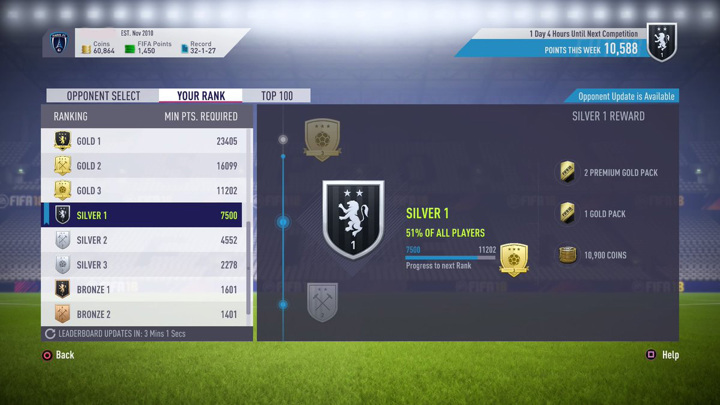Select the Gold 3 ranking row
Screen dimensions: 720x405
146,190
